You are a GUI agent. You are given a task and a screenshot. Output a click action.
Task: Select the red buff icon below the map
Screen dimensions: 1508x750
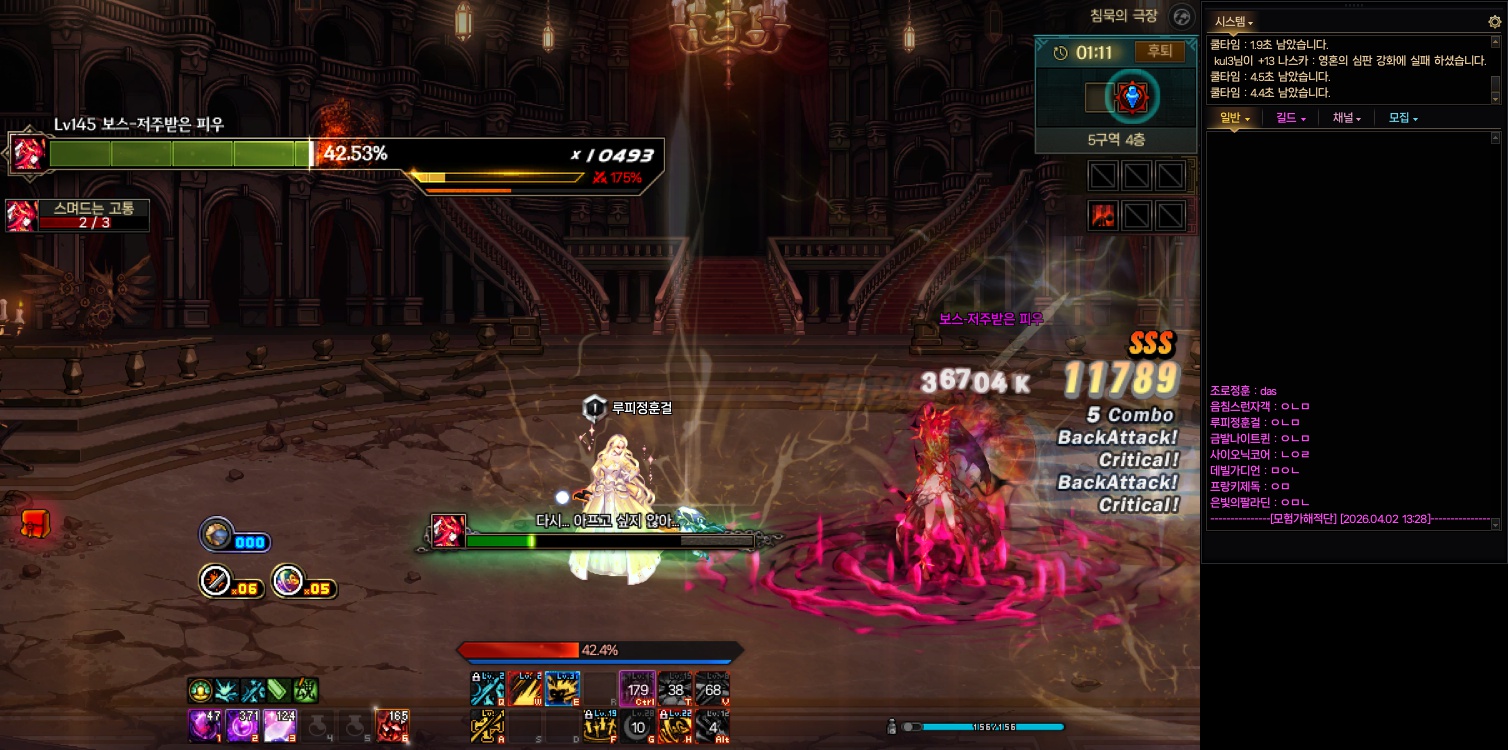click(x=1103, y=215)
